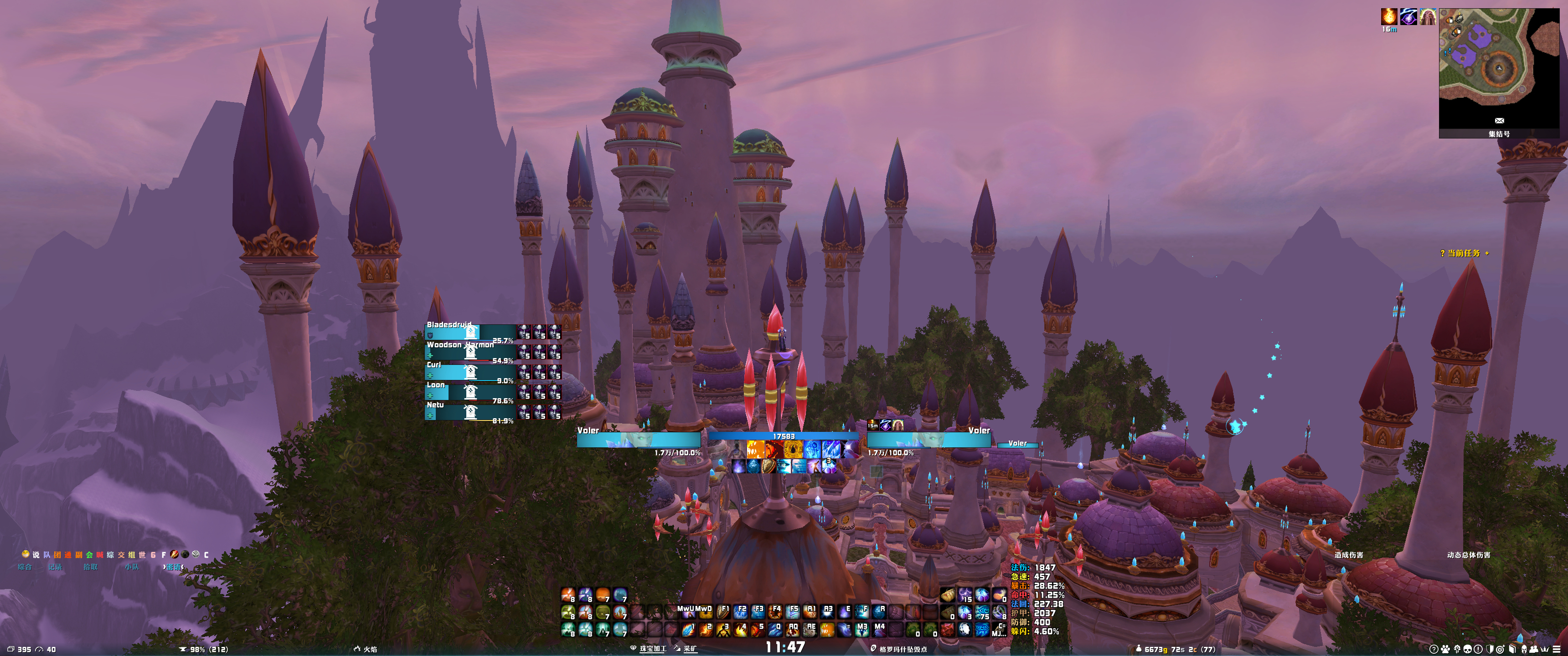Switch to the 拾取 loot chat tab
The height and width of the screenshot is (656, 1568).
tap(90, 567)
